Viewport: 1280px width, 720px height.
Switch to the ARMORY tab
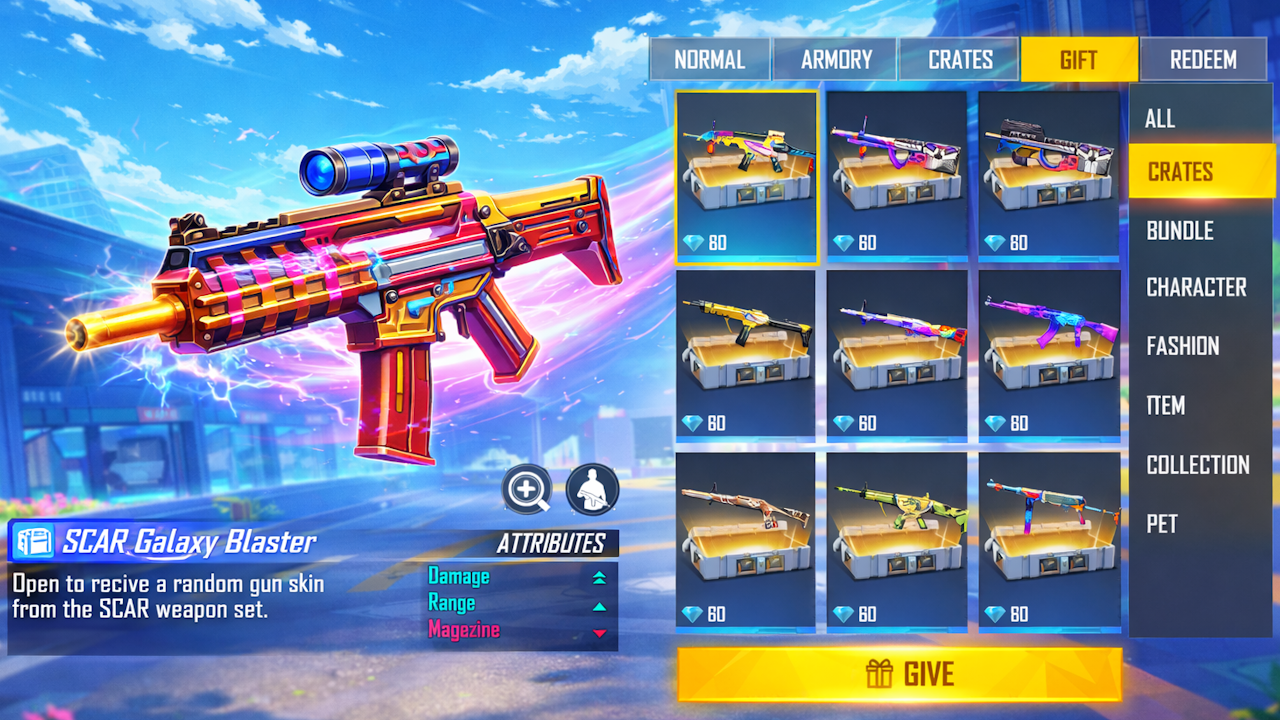837,58
